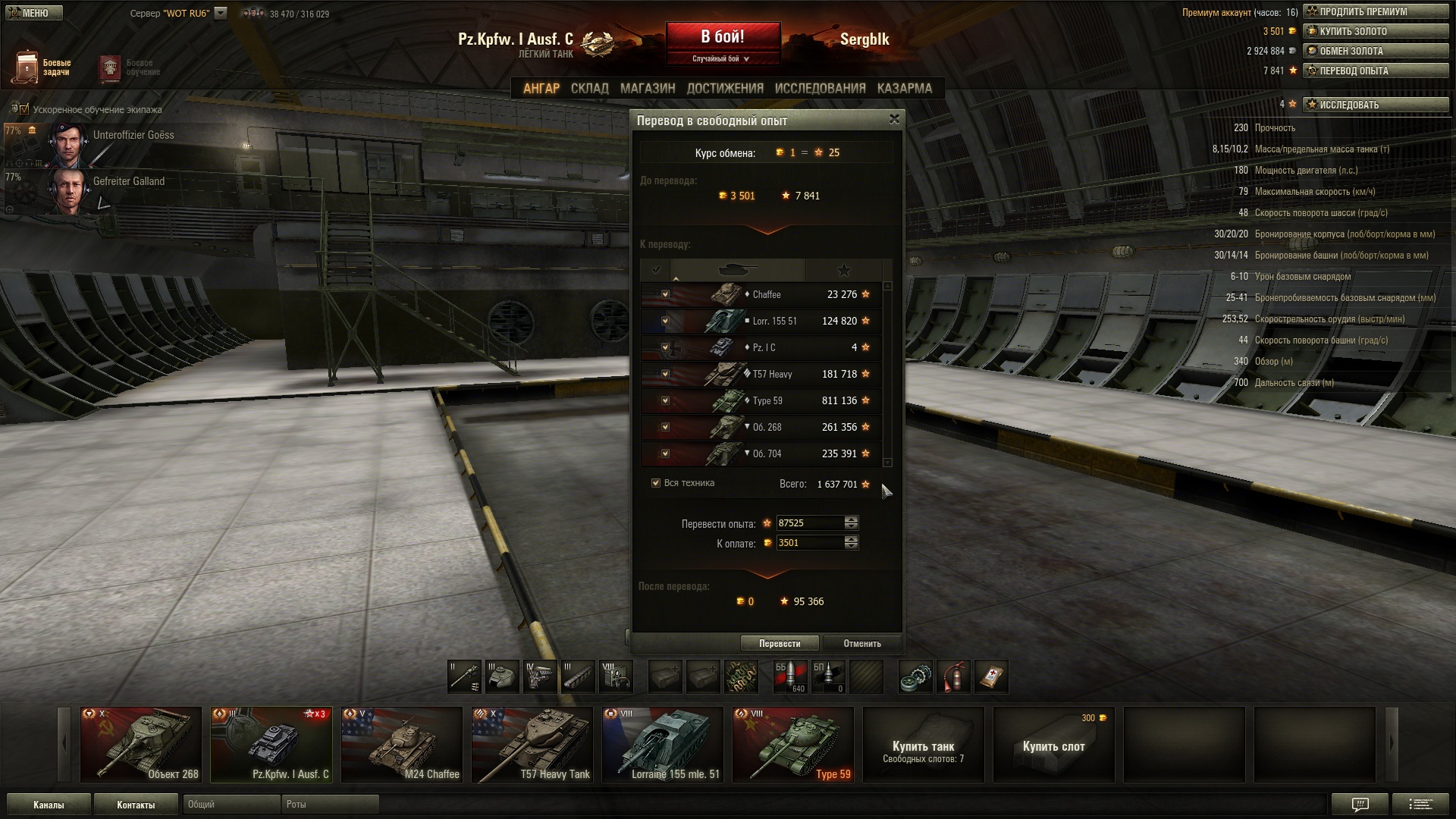The image size is (1456, 819).
Task: Open the server selection dropdown
Action: point(221,13)
